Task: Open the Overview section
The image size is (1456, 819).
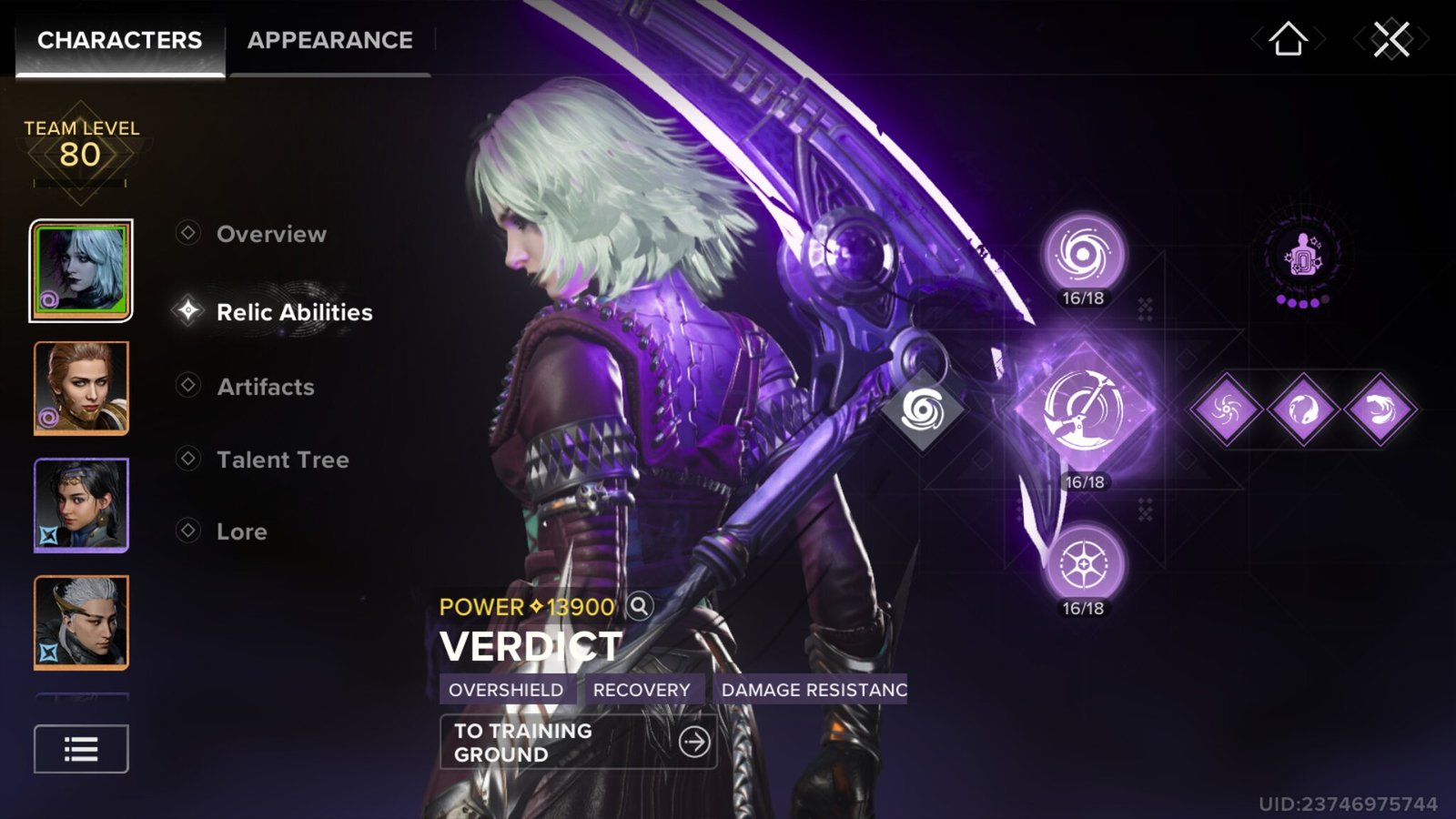Action: (271, 234)
